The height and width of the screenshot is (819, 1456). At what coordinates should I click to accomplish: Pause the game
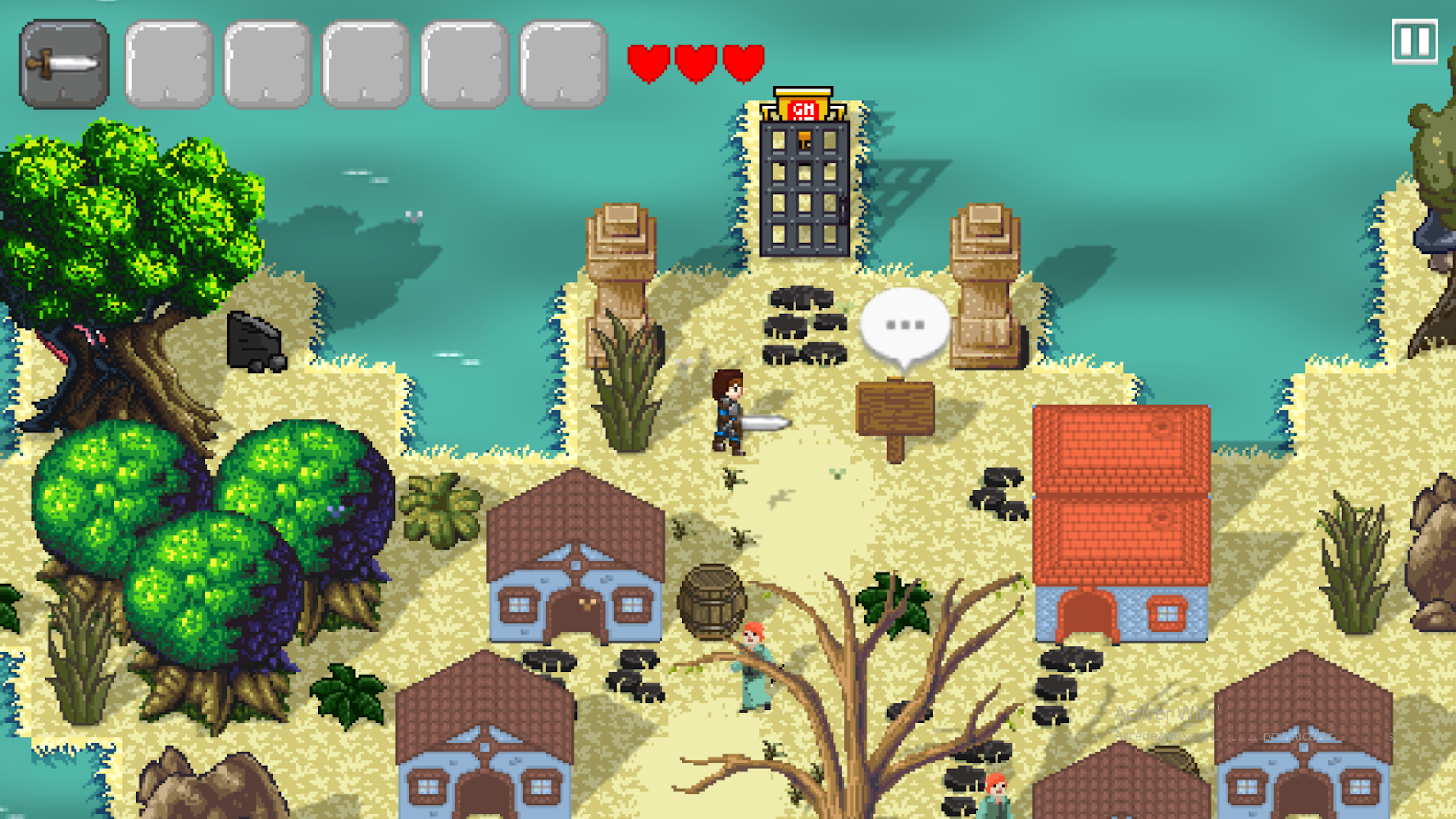(1414, 42)
